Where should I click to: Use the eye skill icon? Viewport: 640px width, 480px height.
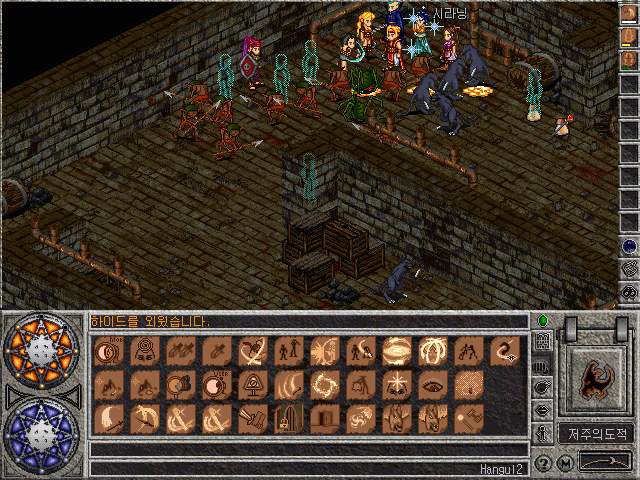pos(432,385)
